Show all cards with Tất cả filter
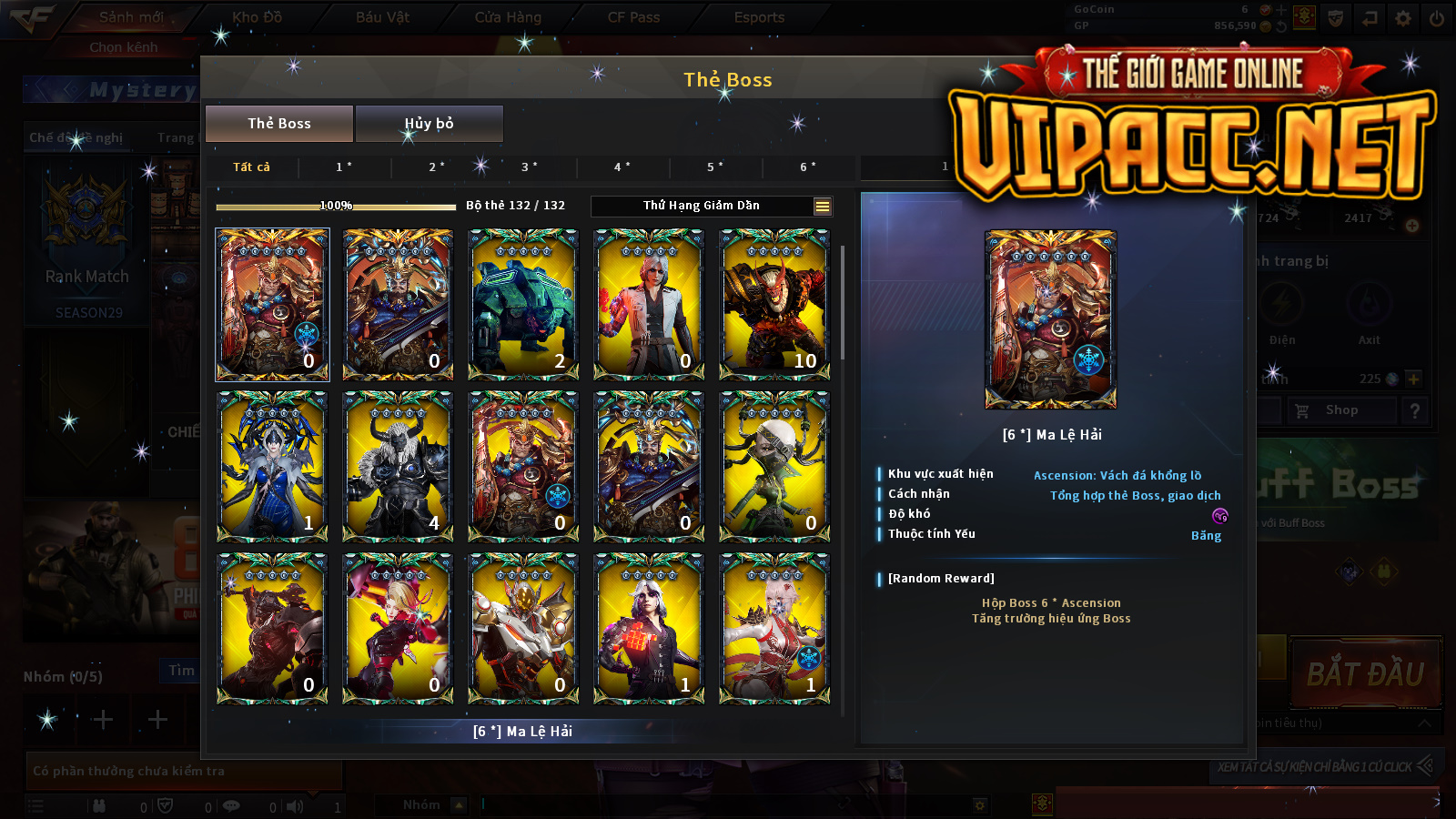 click(x=251, y=167)
